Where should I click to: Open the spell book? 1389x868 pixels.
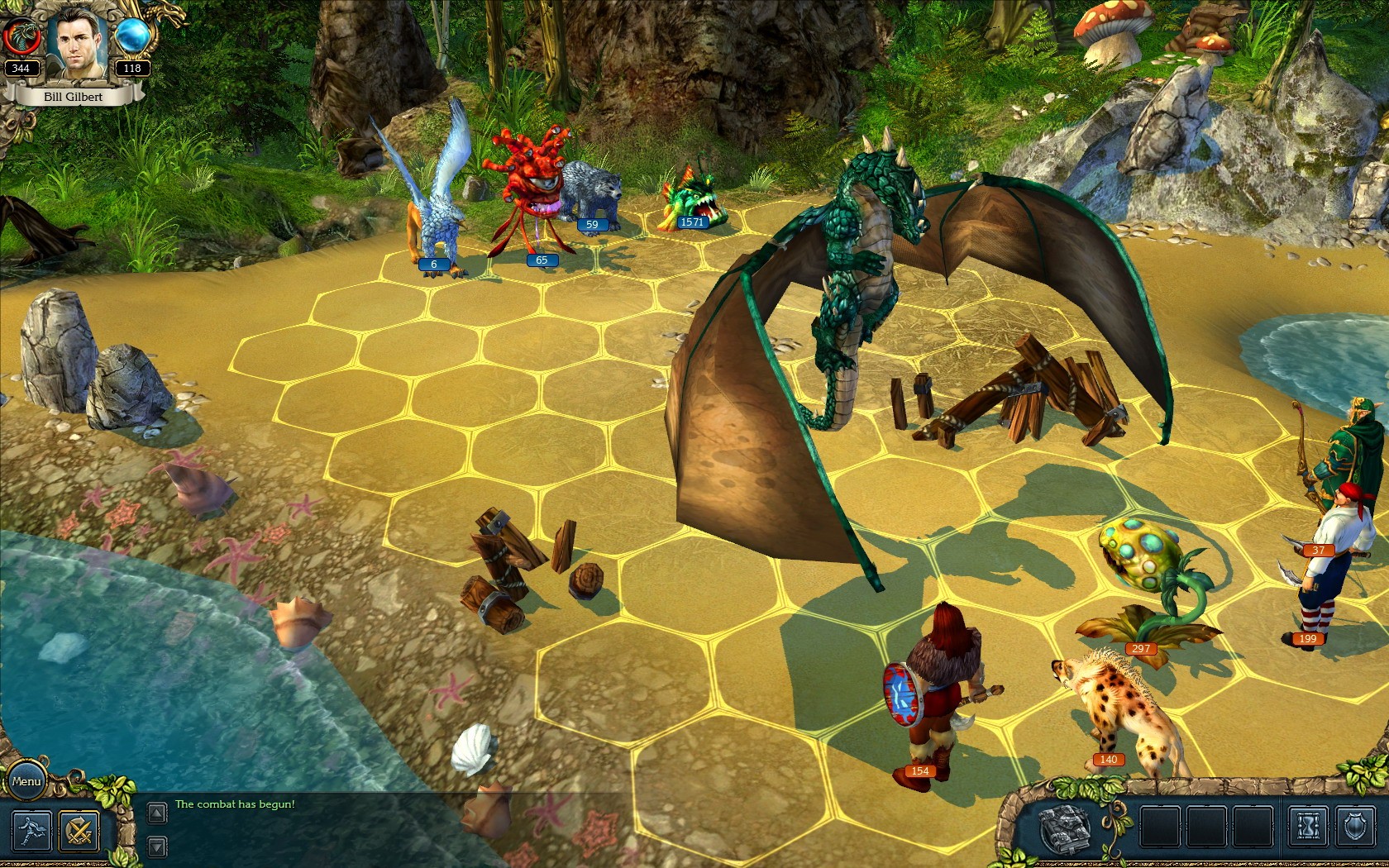[x=1065, y=828]
